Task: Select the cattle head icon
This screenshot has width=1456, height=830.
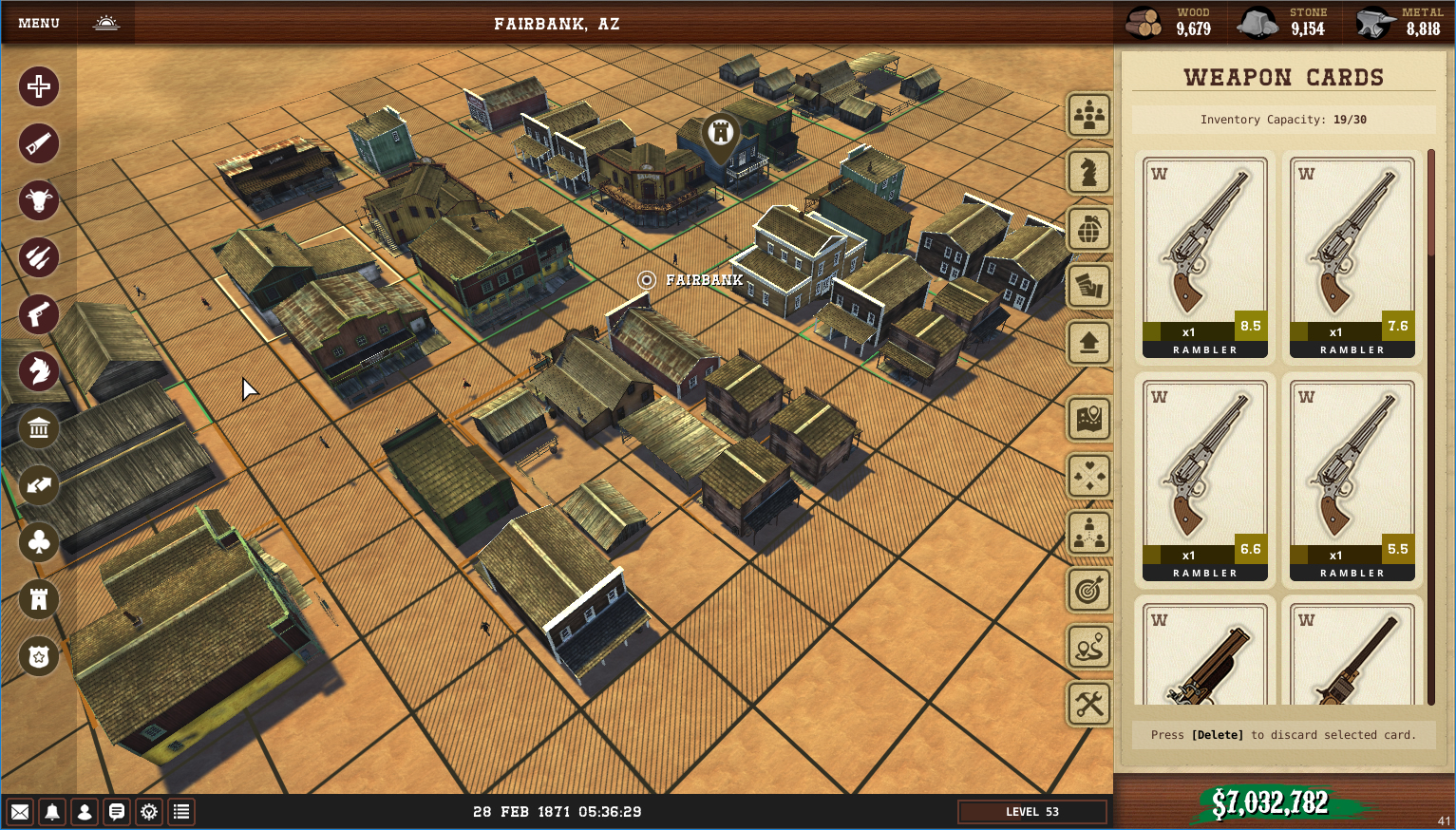Action: [x=39, y=200]
